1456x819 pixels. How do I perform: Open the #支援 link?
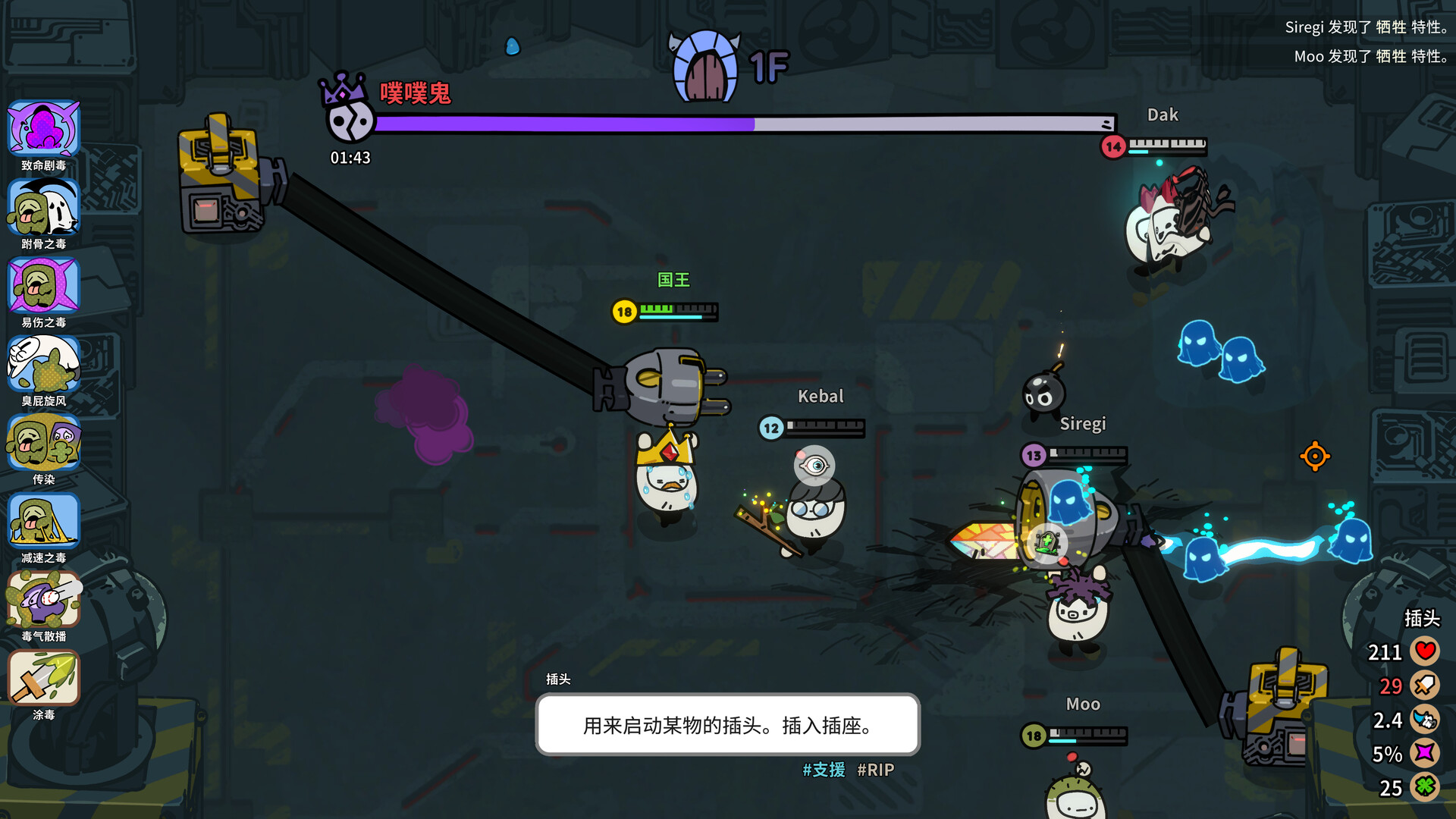[824, 770]
